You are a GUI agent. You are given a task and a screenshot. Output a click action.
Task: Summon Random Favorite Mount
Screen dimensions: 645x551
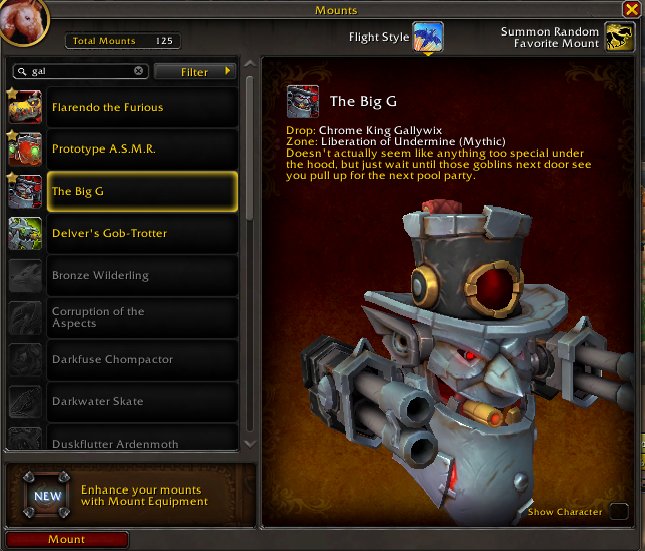pos(619,38)
